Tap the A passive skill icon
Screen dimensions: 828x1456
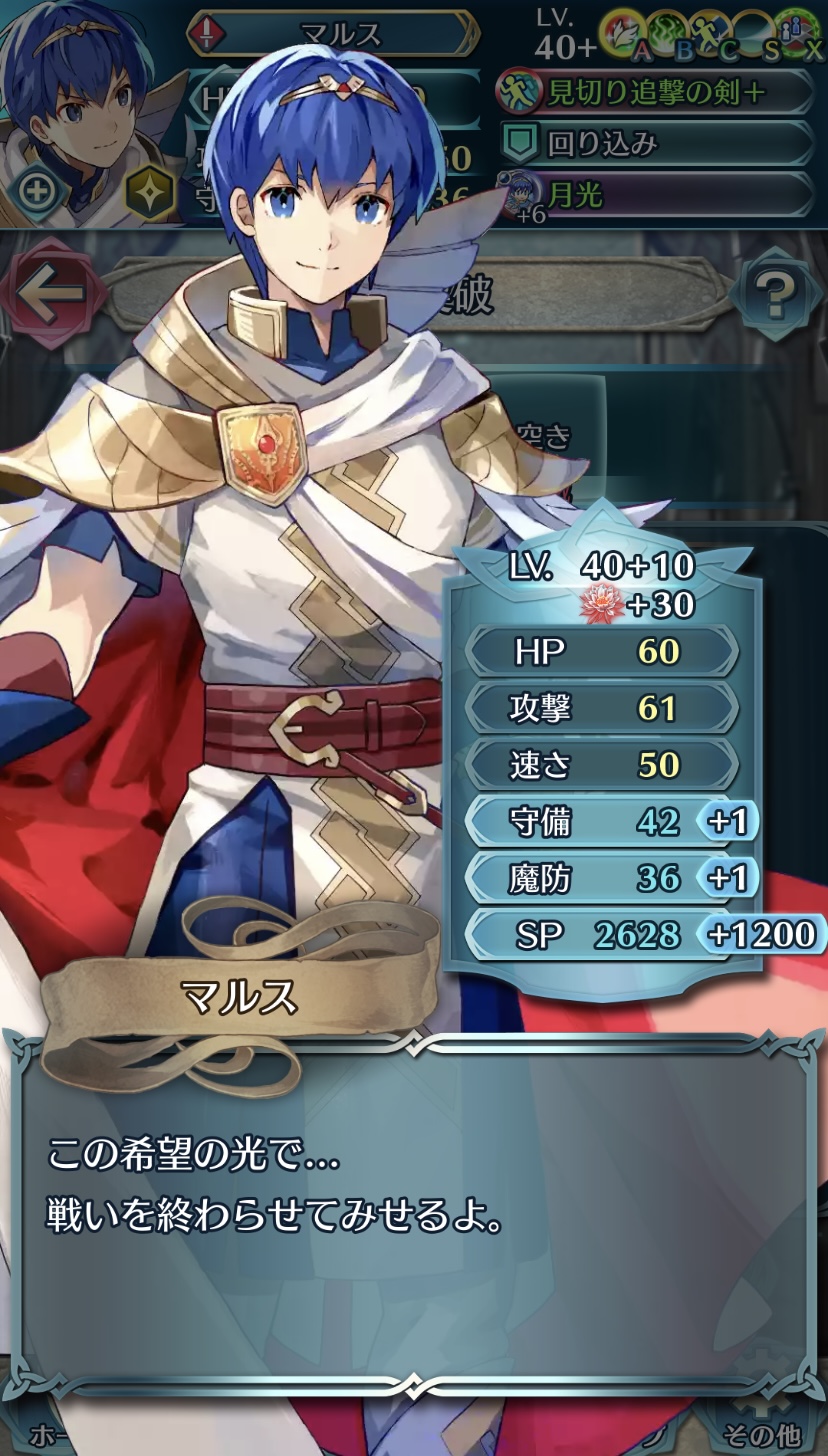(x=625, y=35)
